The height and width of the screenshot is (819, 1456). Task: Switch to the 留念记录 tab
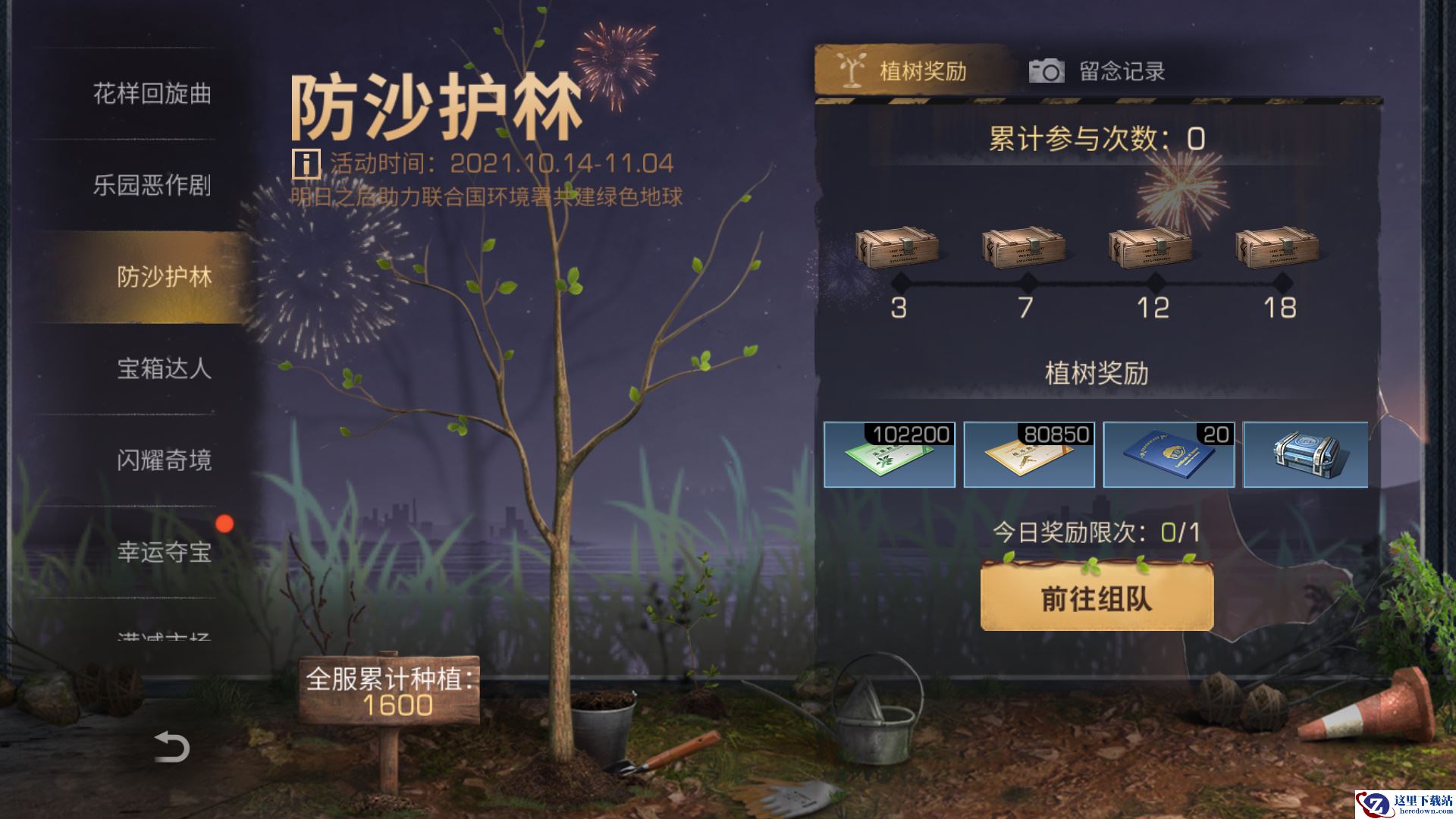[x=1122, y=71]
